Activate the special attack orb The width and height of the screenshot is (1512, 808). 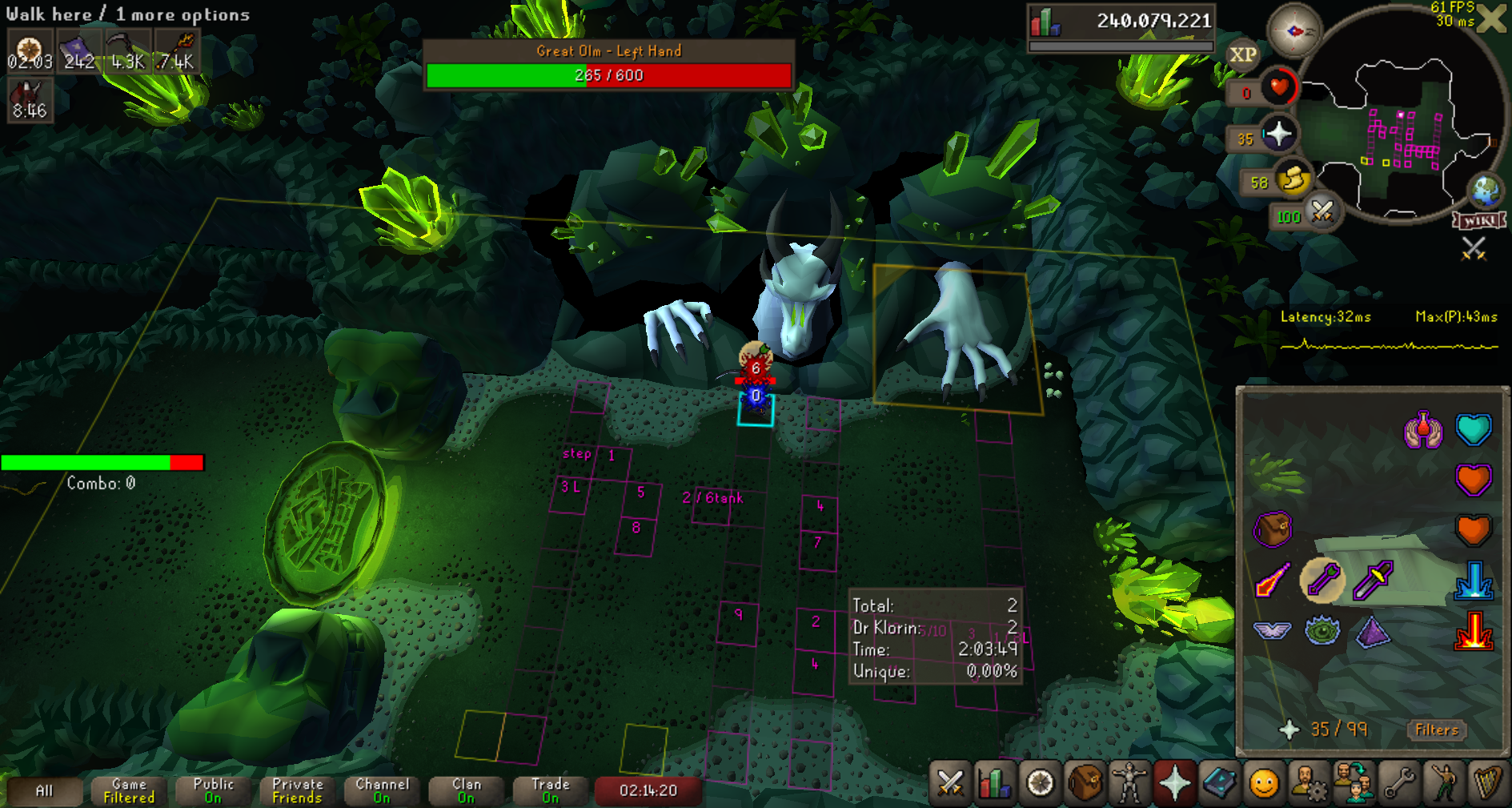click(x=1322, y=212)
